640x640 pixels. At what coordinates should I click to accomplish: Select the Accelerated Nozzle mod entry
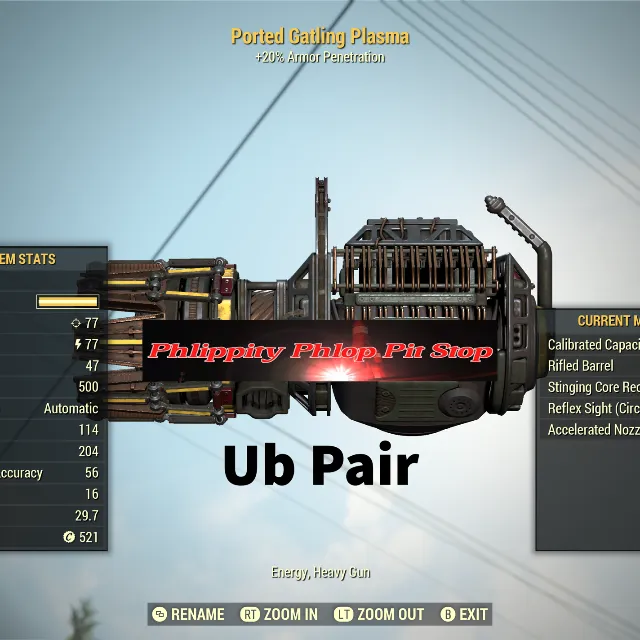point(594,430)
